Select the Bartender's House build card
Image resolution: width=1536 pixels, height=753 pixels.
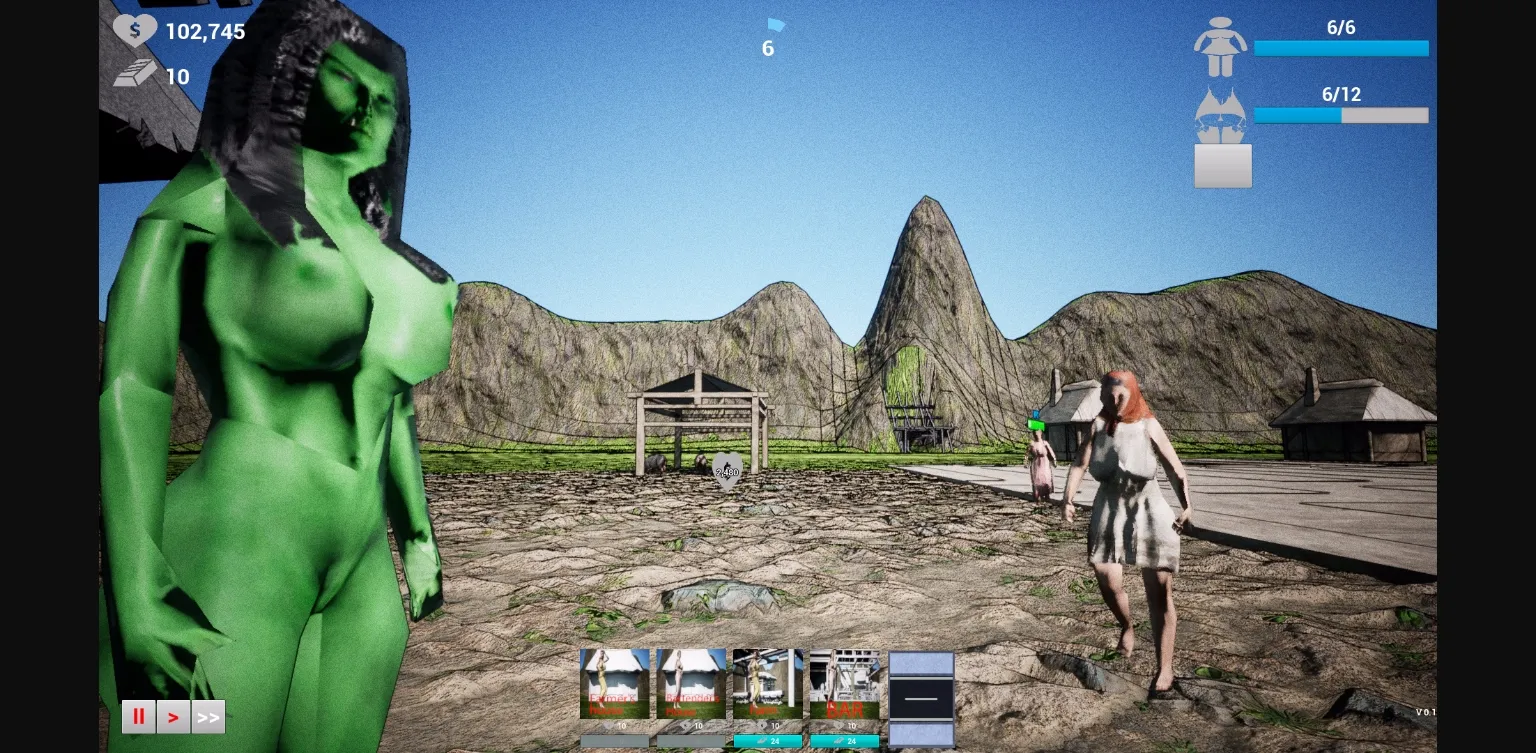click(690, 683)
